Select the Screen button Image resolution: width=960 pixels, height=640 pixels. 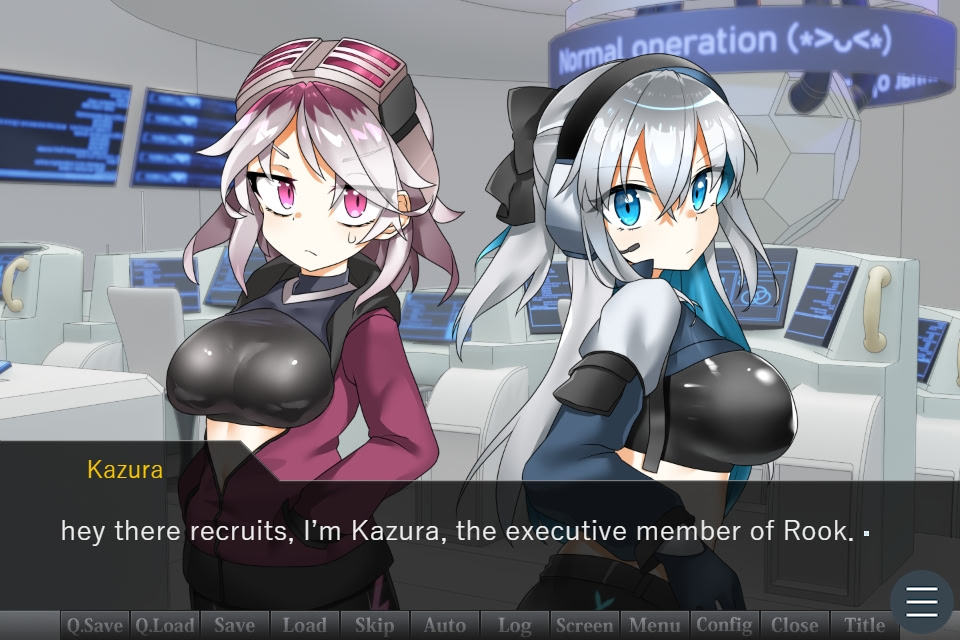(x=585, y=626)
